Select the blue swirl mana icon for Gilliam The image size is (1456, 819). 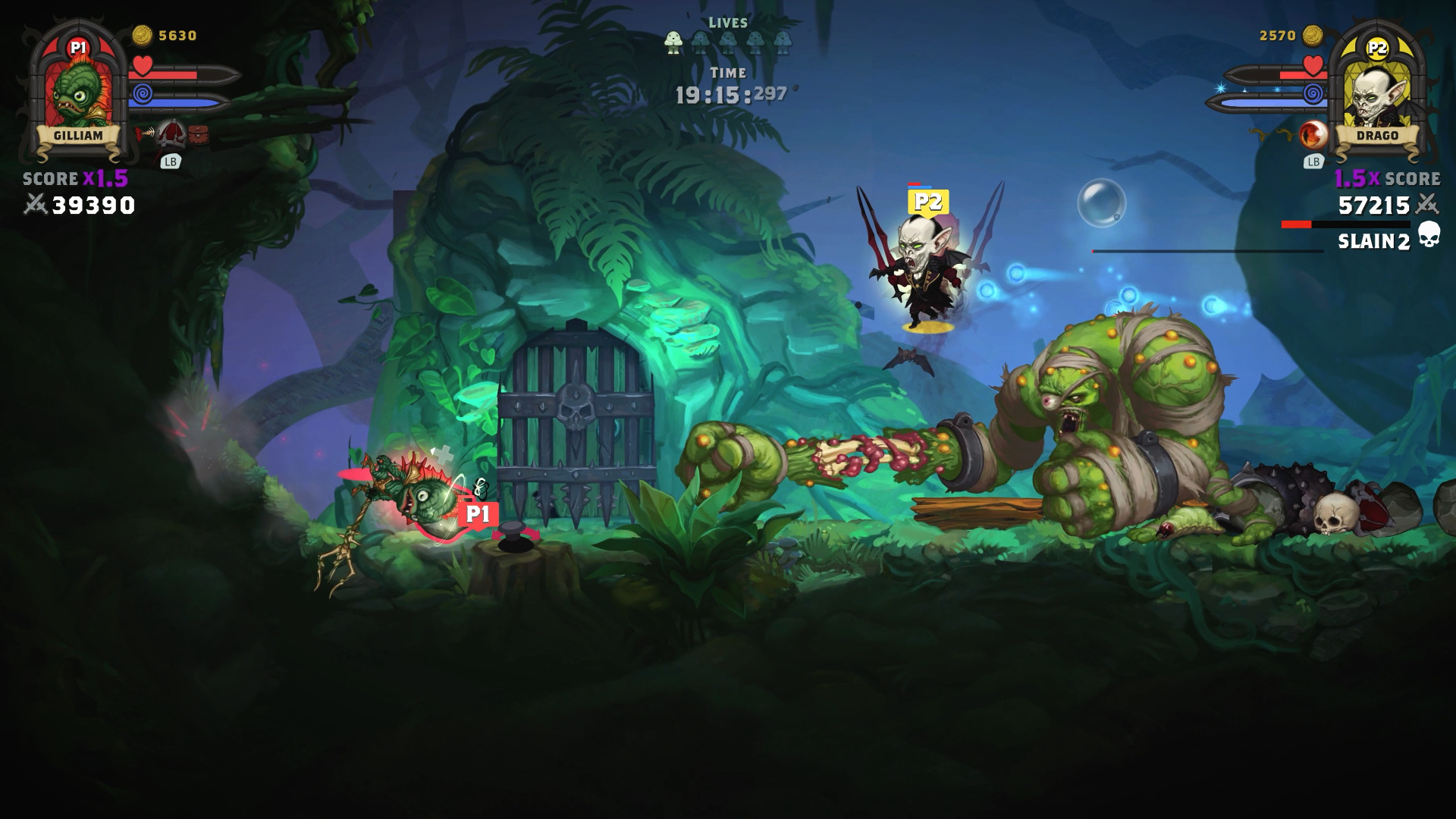click(143, 93)
